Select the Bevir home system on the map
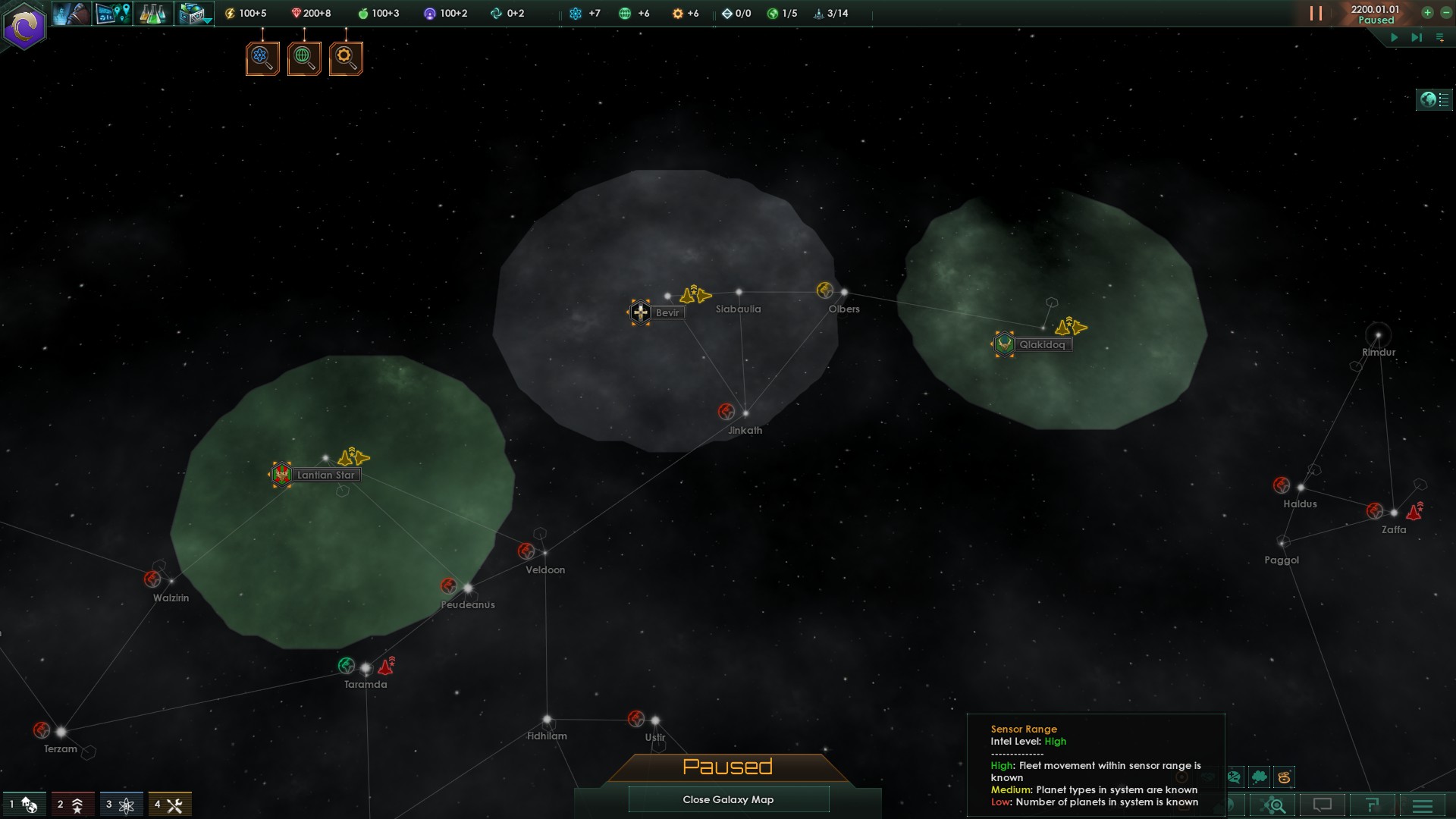This screenshot has width=1456, height=819. (x=639, y=312)
